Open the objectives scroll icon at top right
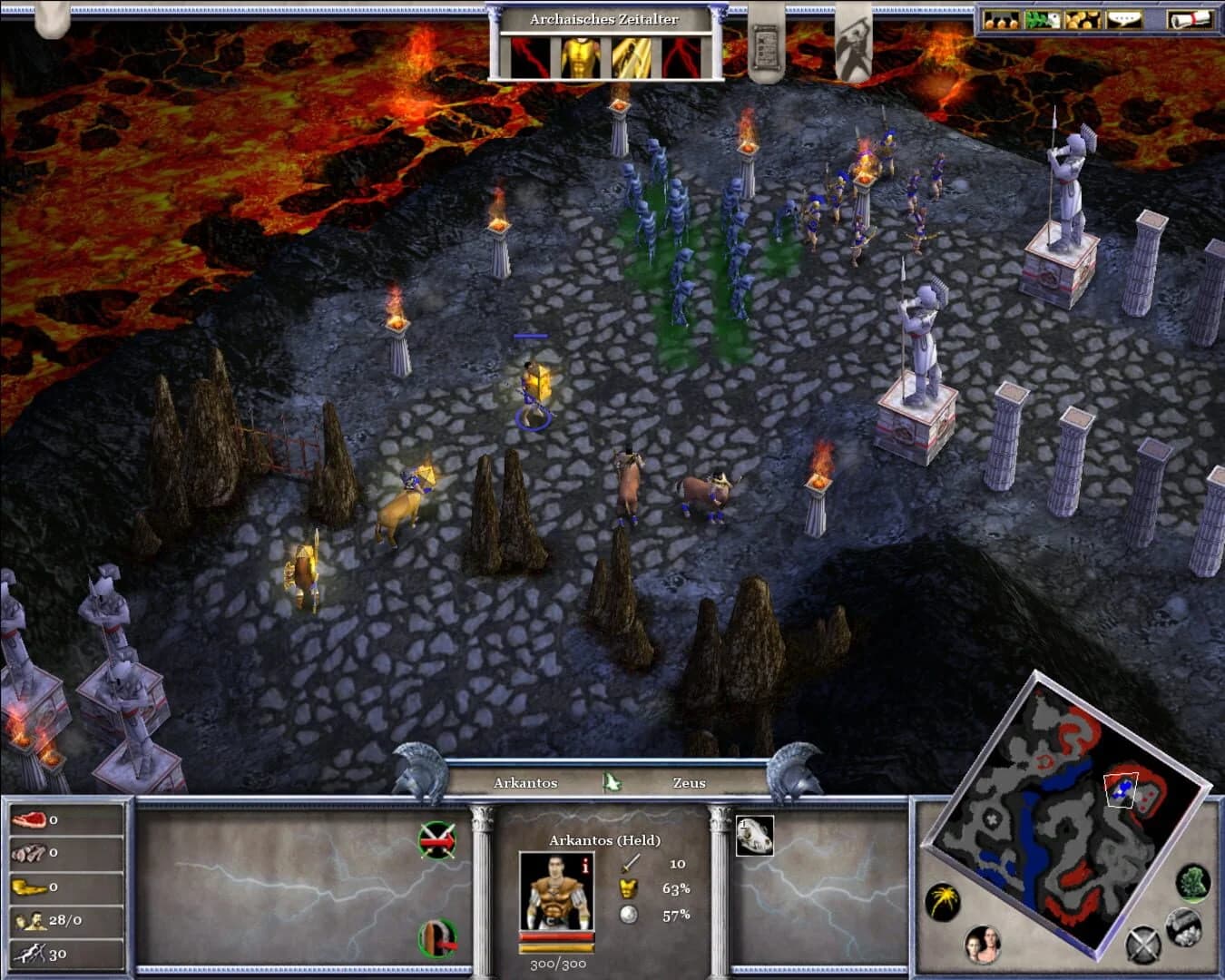 1189,18
